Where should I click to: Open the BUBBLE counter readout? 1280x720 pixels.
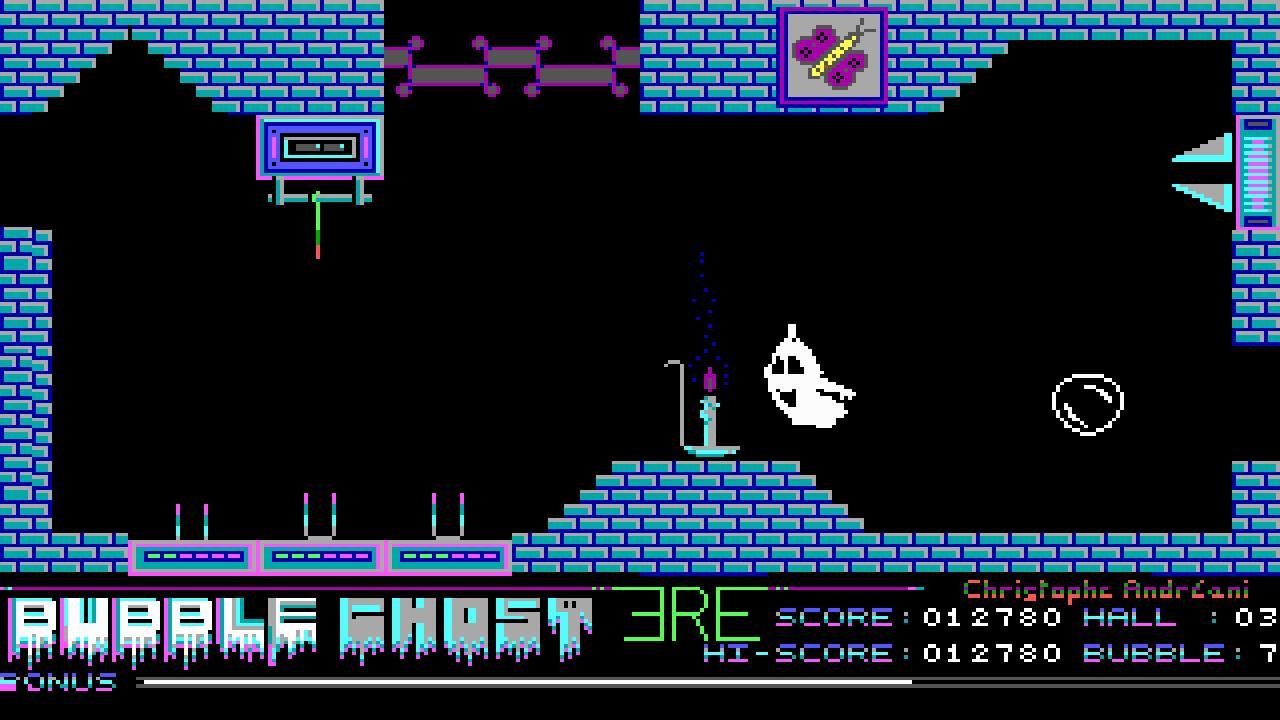[1180, 653]
